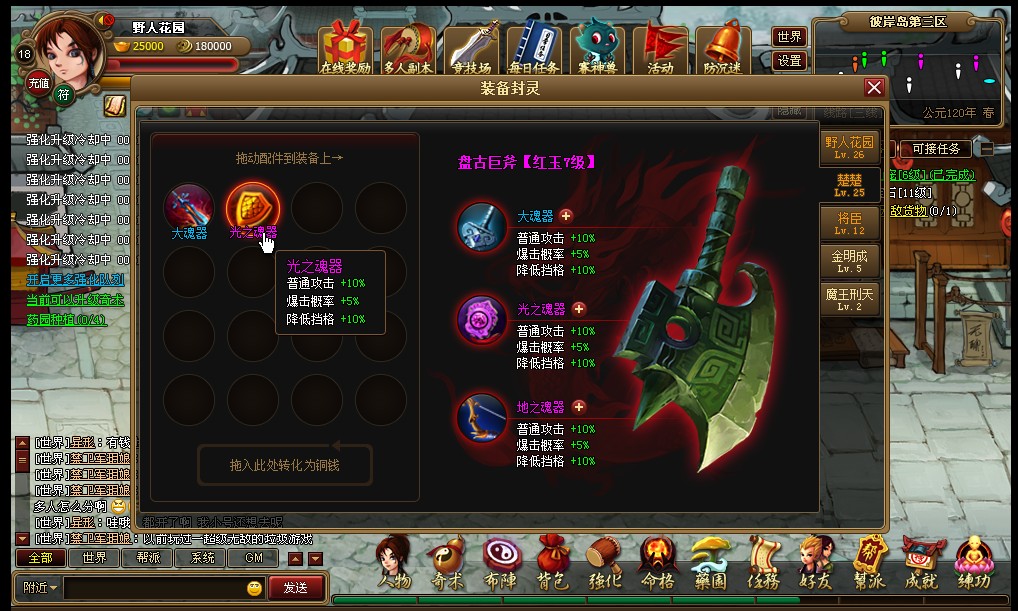Select the 大魂器 soul item slot
1018x611 pixels.
tap(189, 207)
